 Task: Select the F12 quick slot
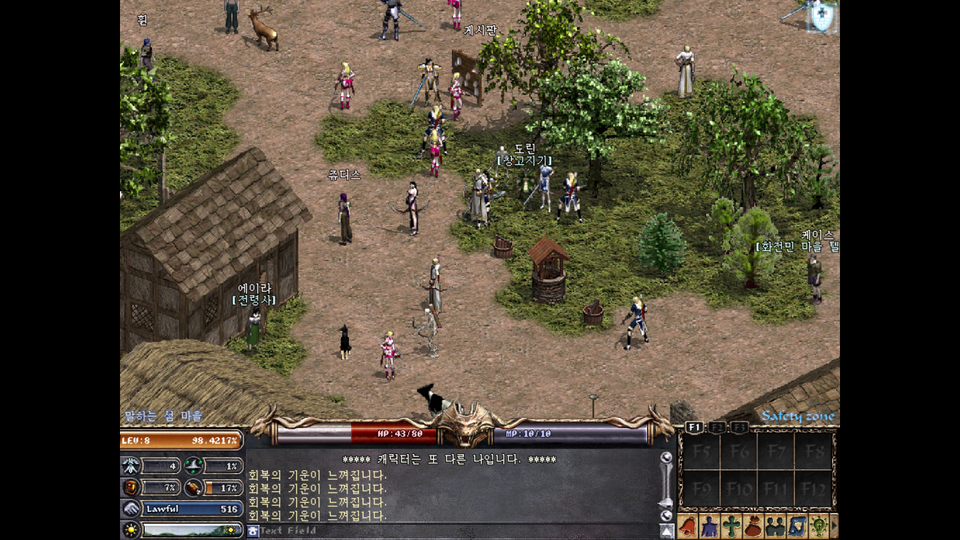[815, 490]
